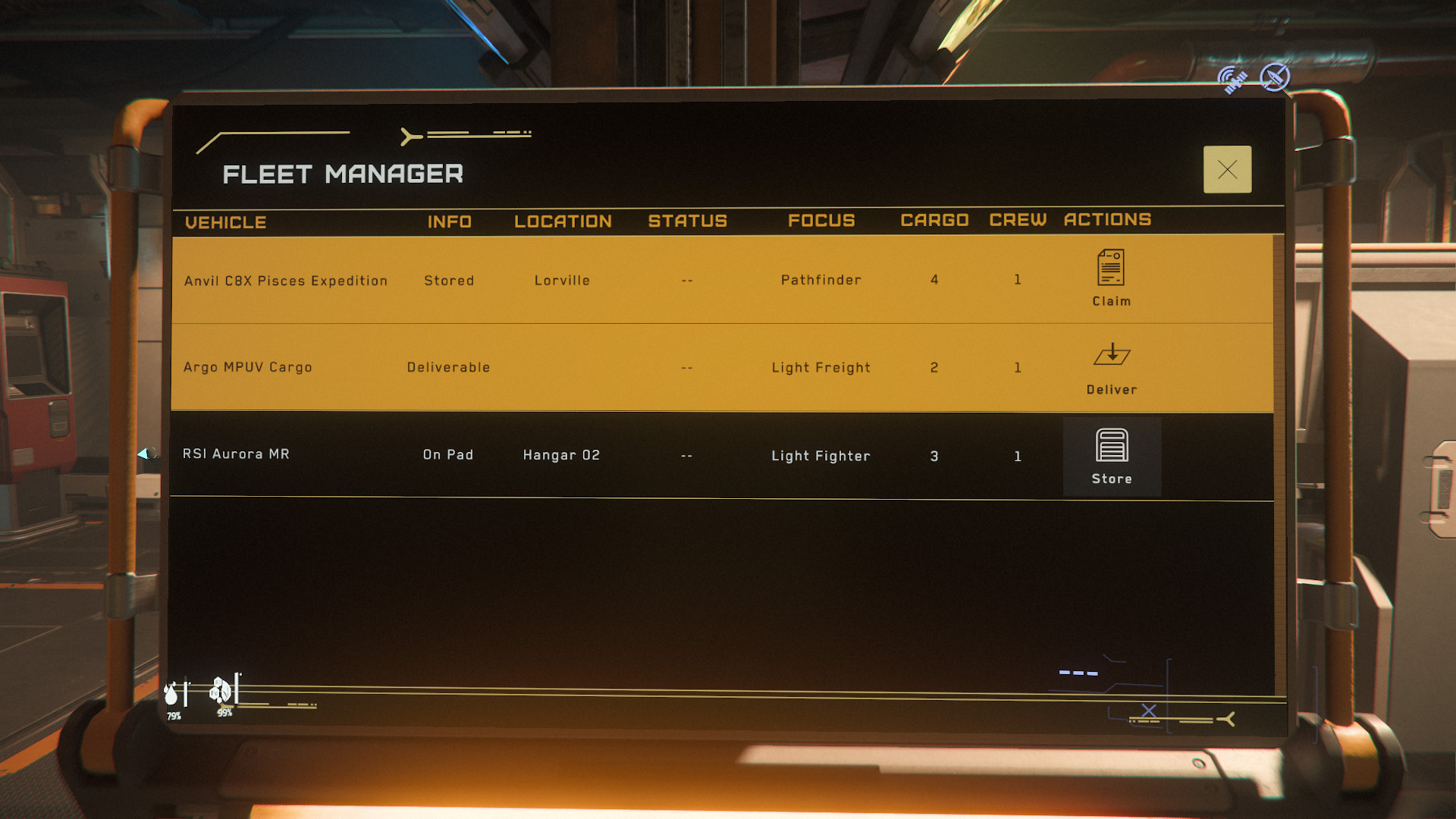1456x819 pixels.
Task: Click the Hangar 02 location entry
Action: (x=561, y=454)
